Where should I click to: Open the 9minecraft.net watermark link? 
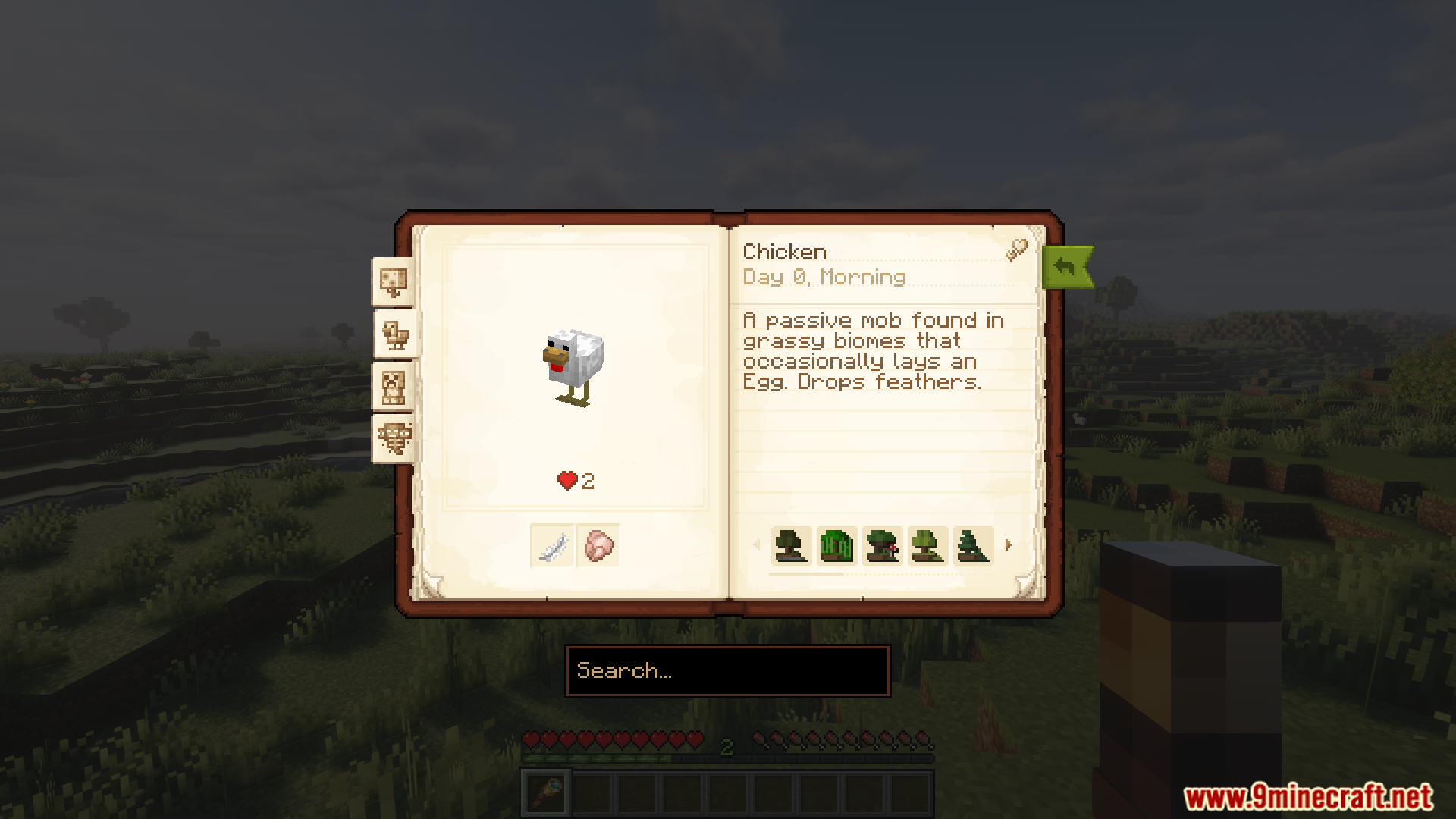(1308, 797)
